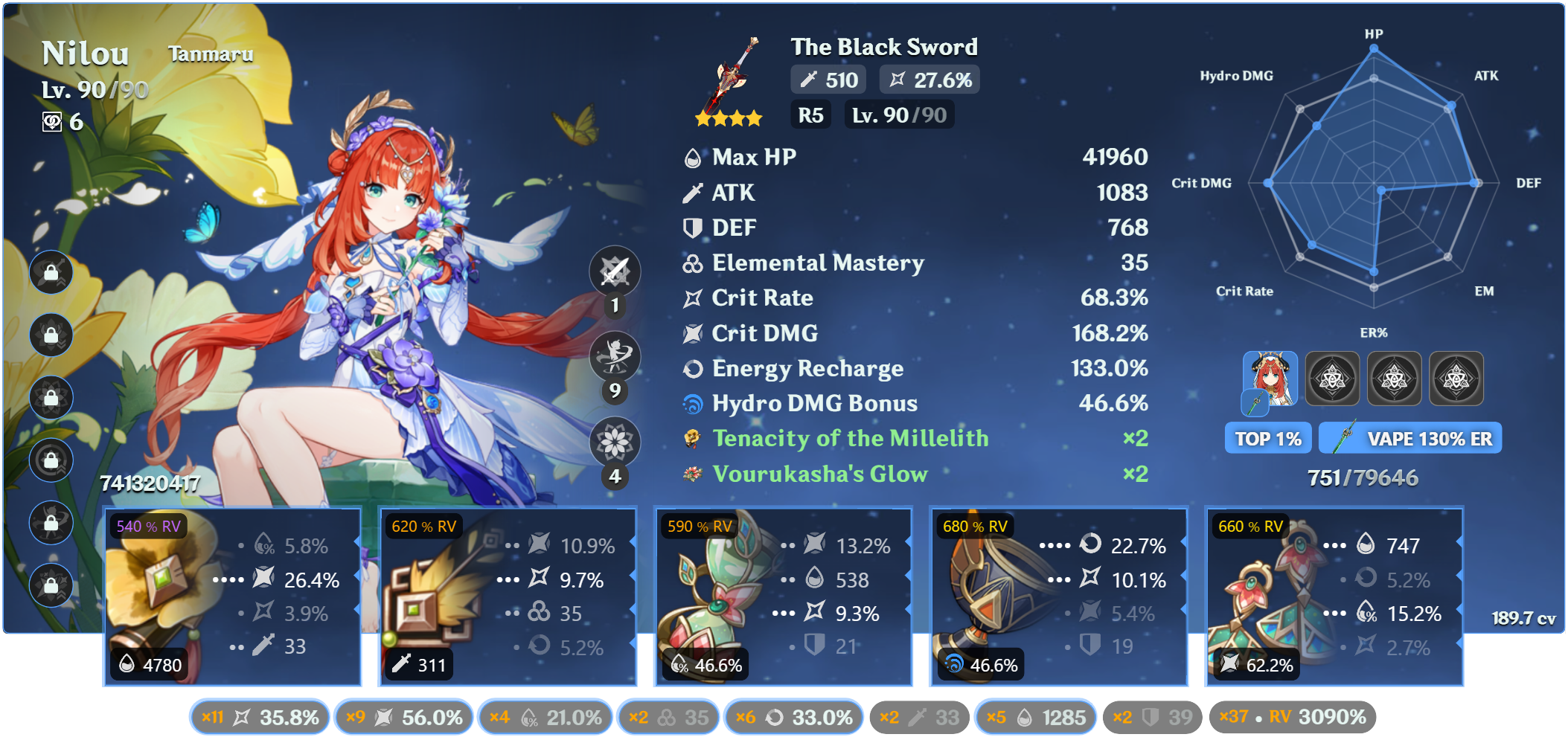Switch to Nilou's build tab thumbnail

coord(1269,379)
